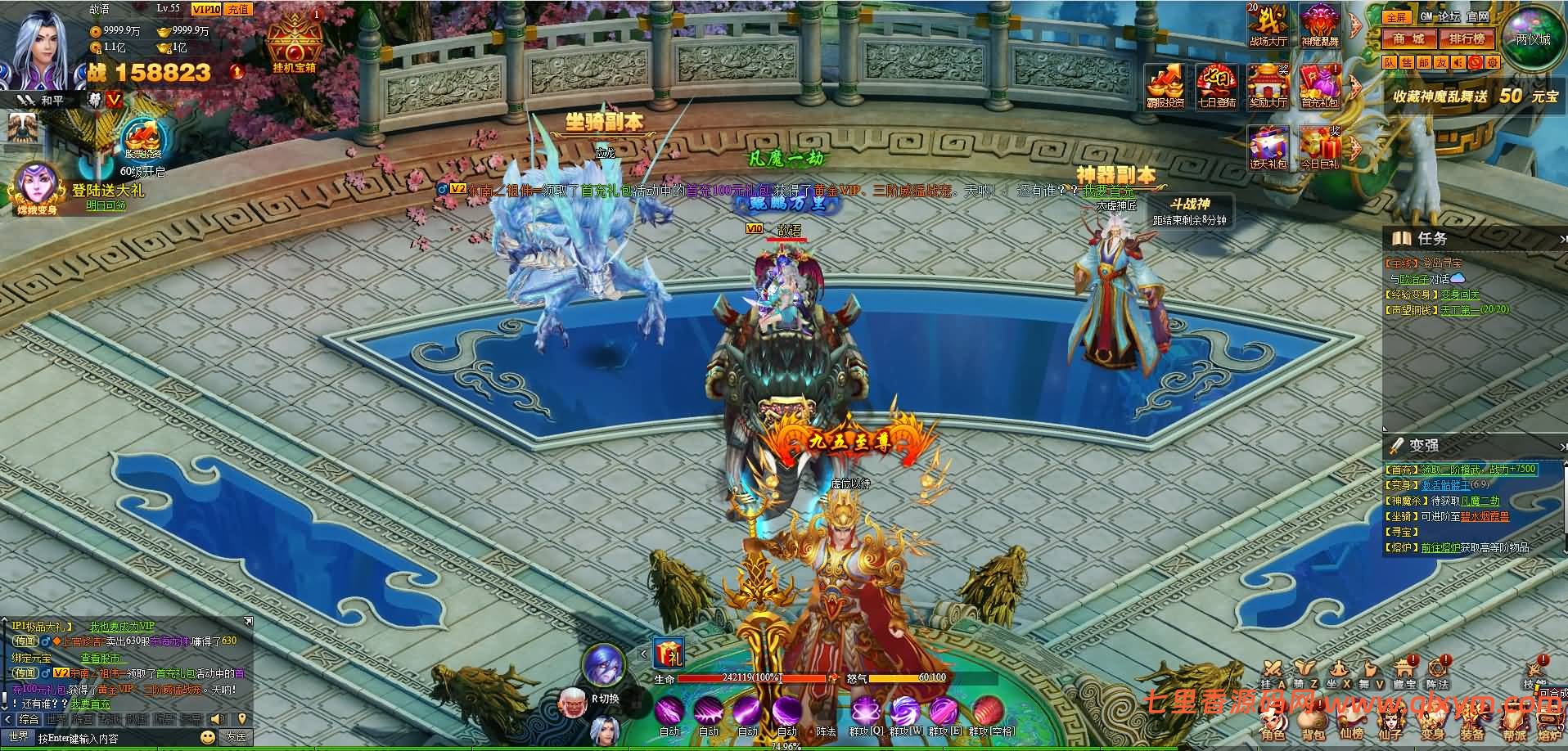Open the 官网 official website link
Image resolution: width=1568 pixels, height=751 pixels.
(1477, 16)
